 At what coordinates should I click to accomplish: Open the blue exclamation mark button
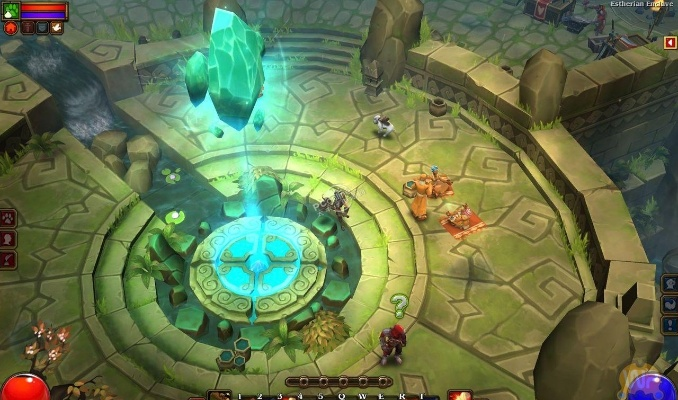(670, 325)
